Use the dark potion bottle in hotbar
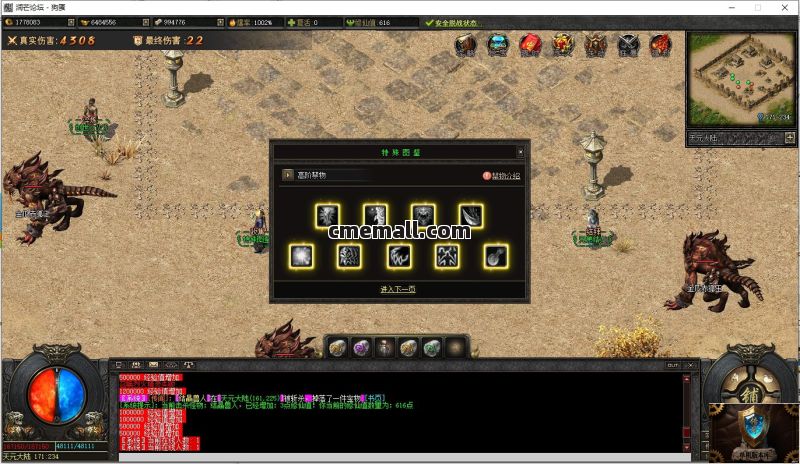 click(x=384, y=347)
